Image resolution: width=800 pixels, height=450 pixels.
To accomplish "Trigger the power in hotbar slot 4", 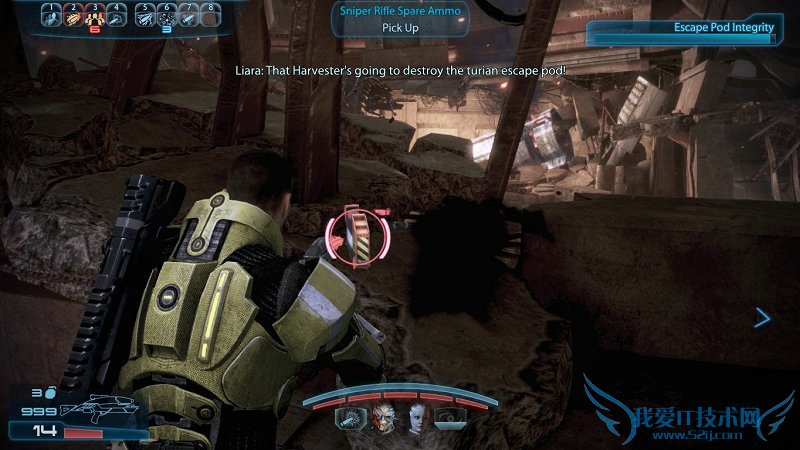I will tap(117, 15).
